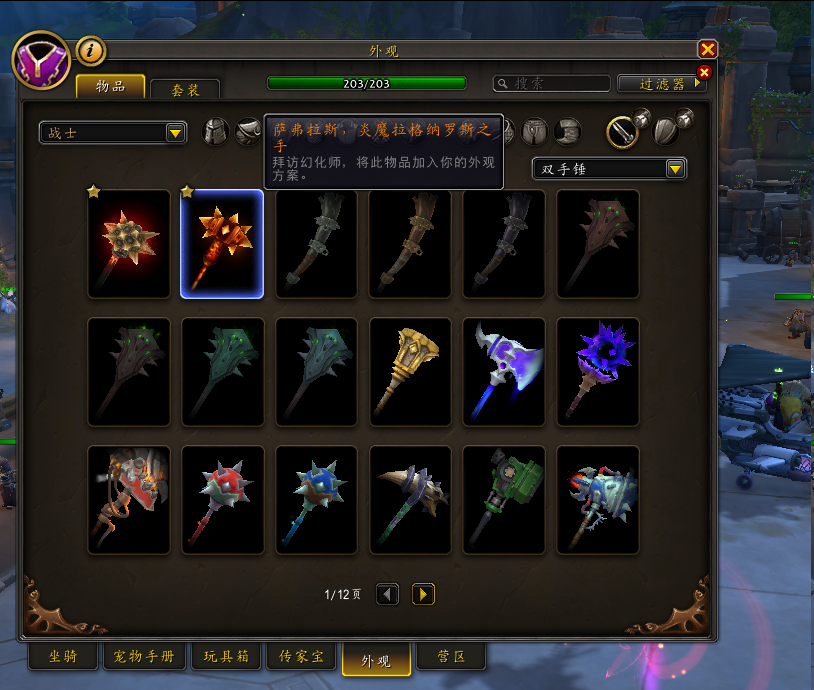Open the 战士 class dropdown
The image size is (814, 690).
point(113,132)
